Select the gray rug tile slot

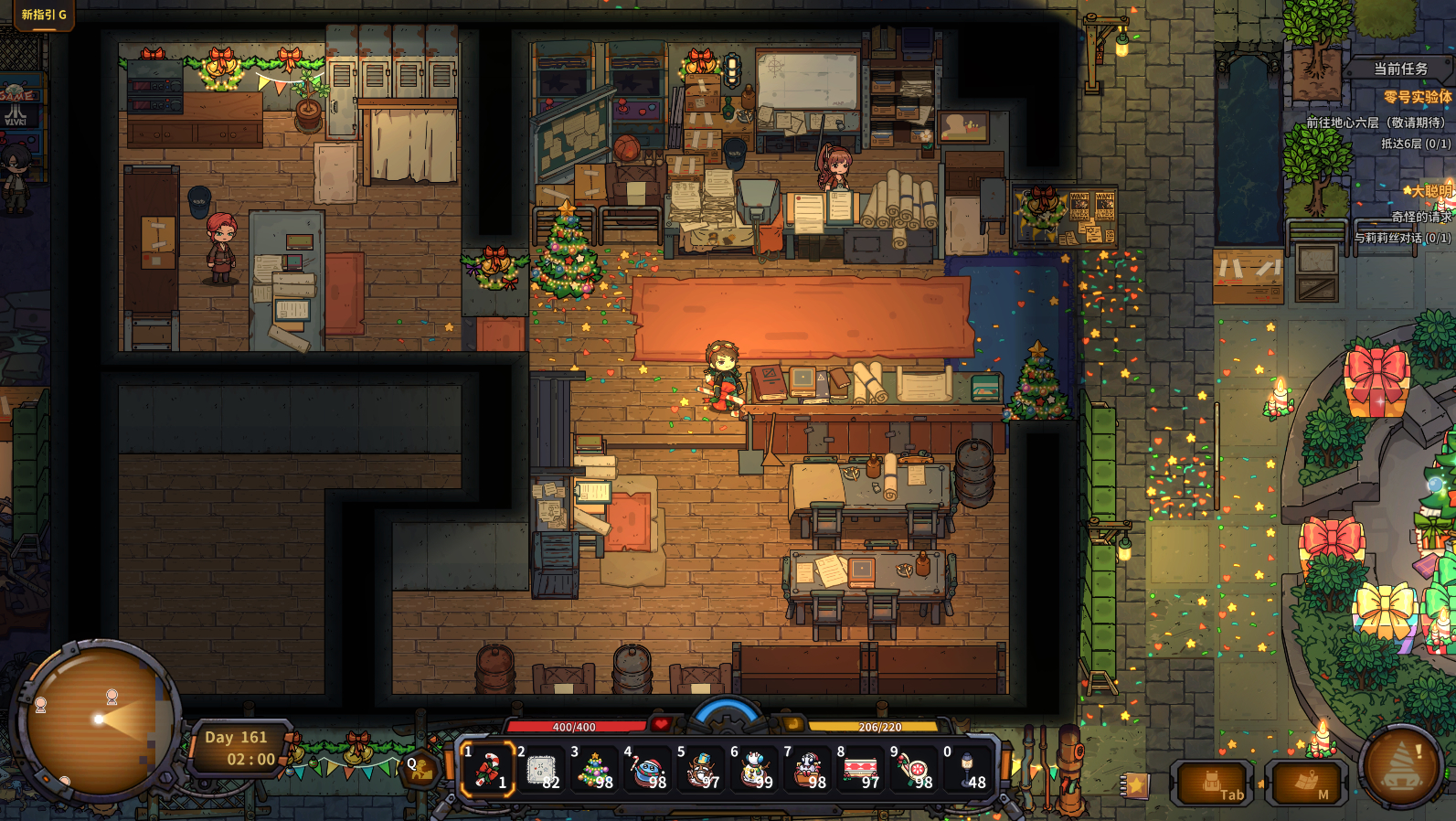(x=541, y=769)
